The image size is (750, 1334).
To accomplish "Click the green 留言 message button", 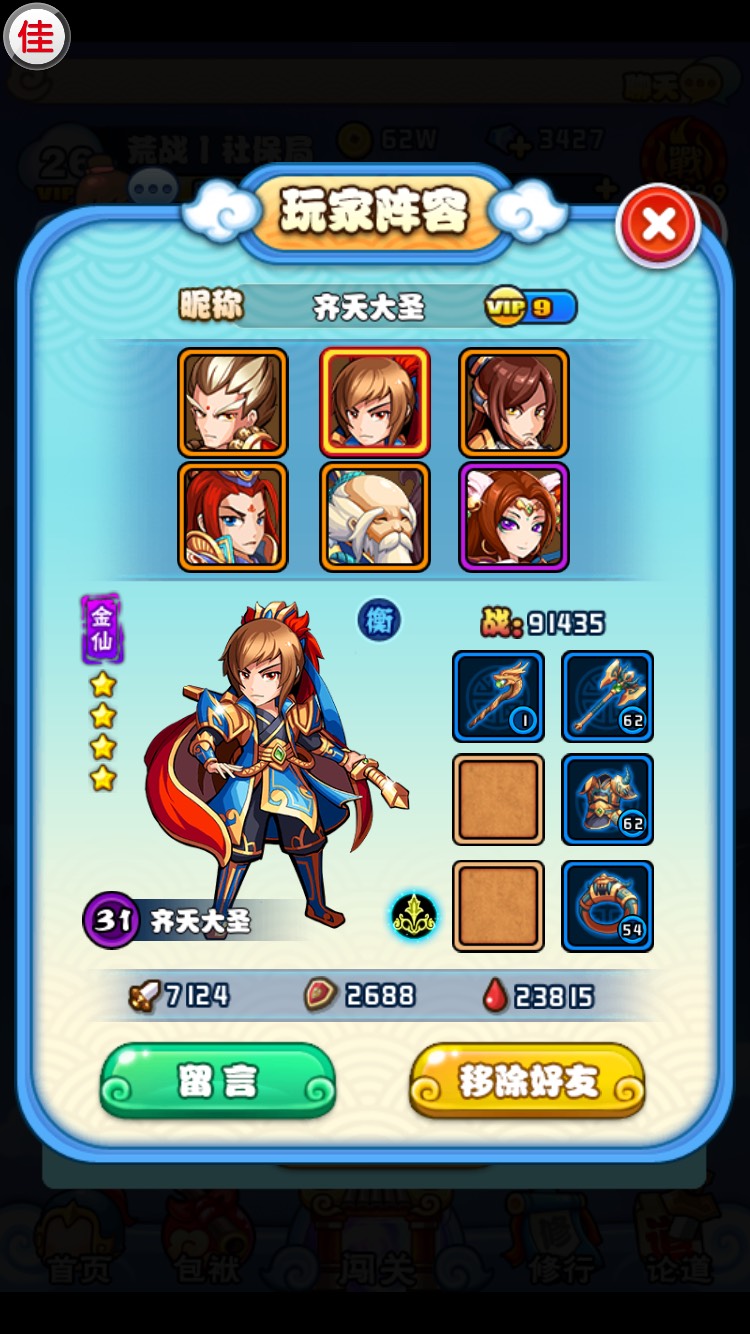I will (x=218, y=1080).
